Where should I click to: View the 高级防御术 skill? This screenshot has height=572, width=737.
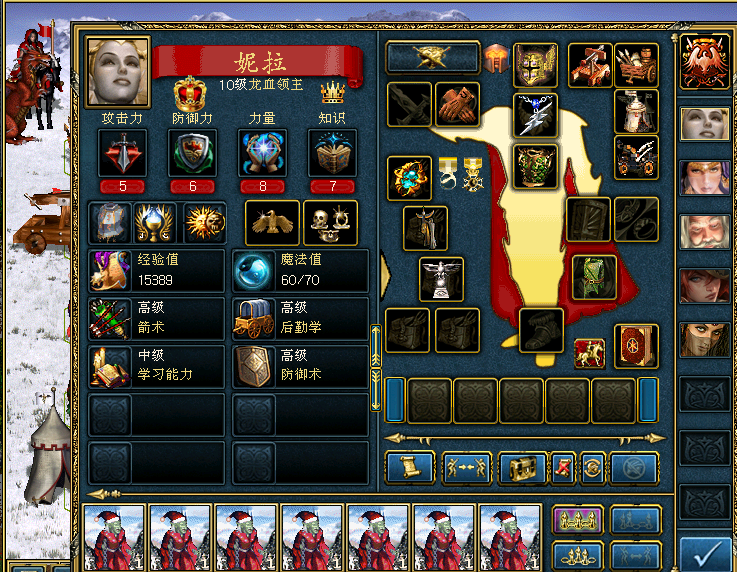[300, 366]
